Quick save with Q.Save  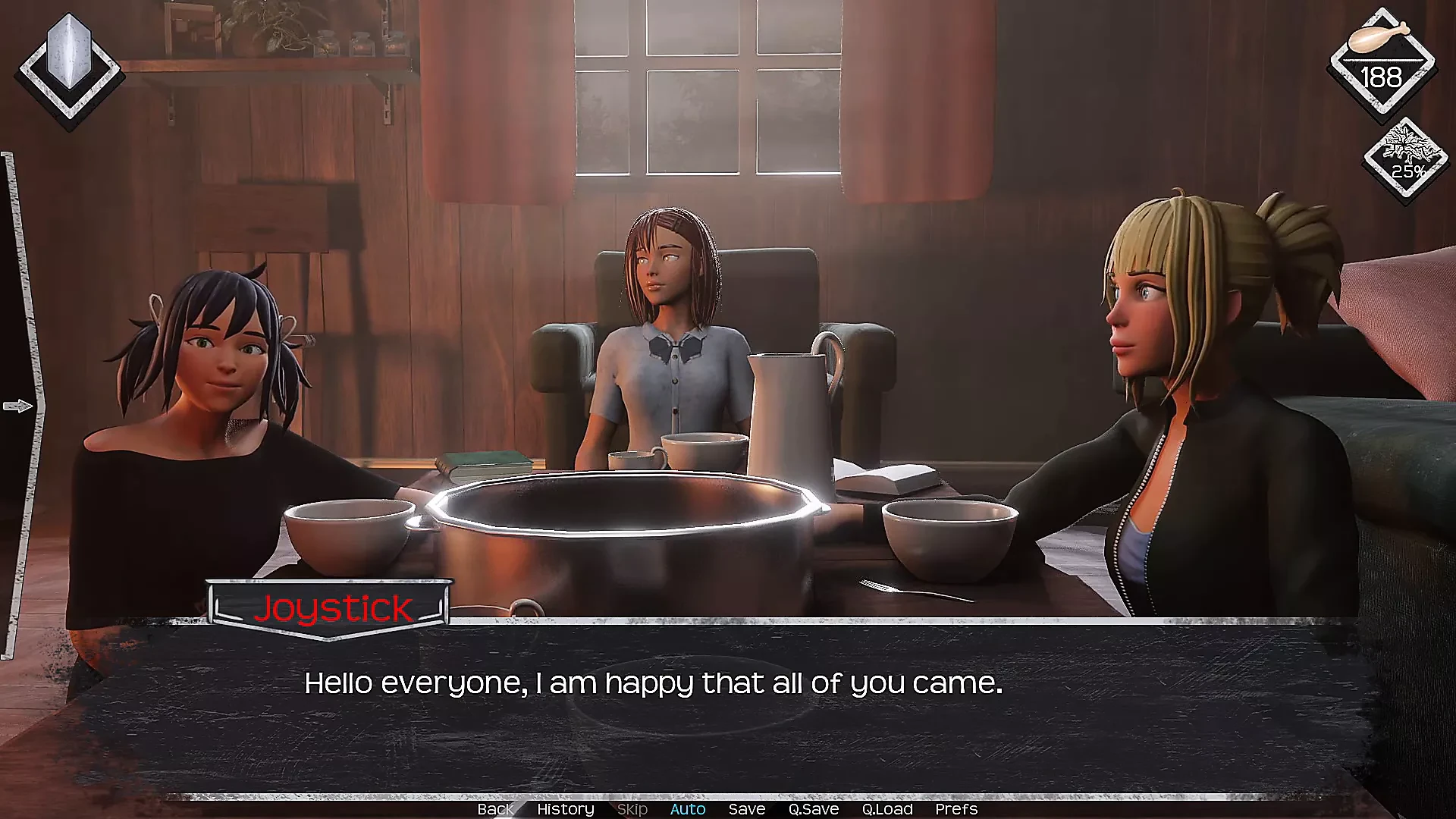click(x=813, y=809)
